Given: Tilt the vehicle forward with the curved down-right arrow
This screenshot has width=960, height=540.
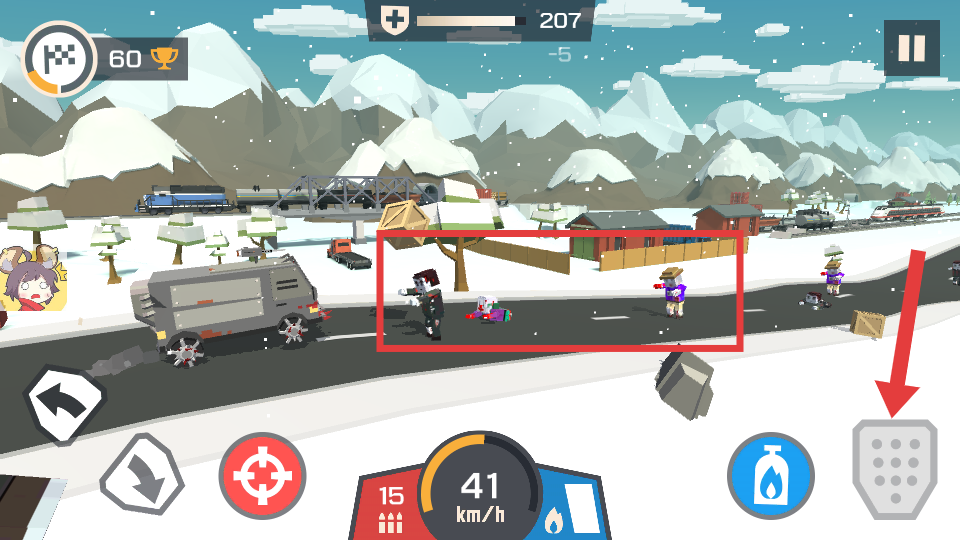Looking at the screenshot, I should pyautogui.click(x=142, y=474).
